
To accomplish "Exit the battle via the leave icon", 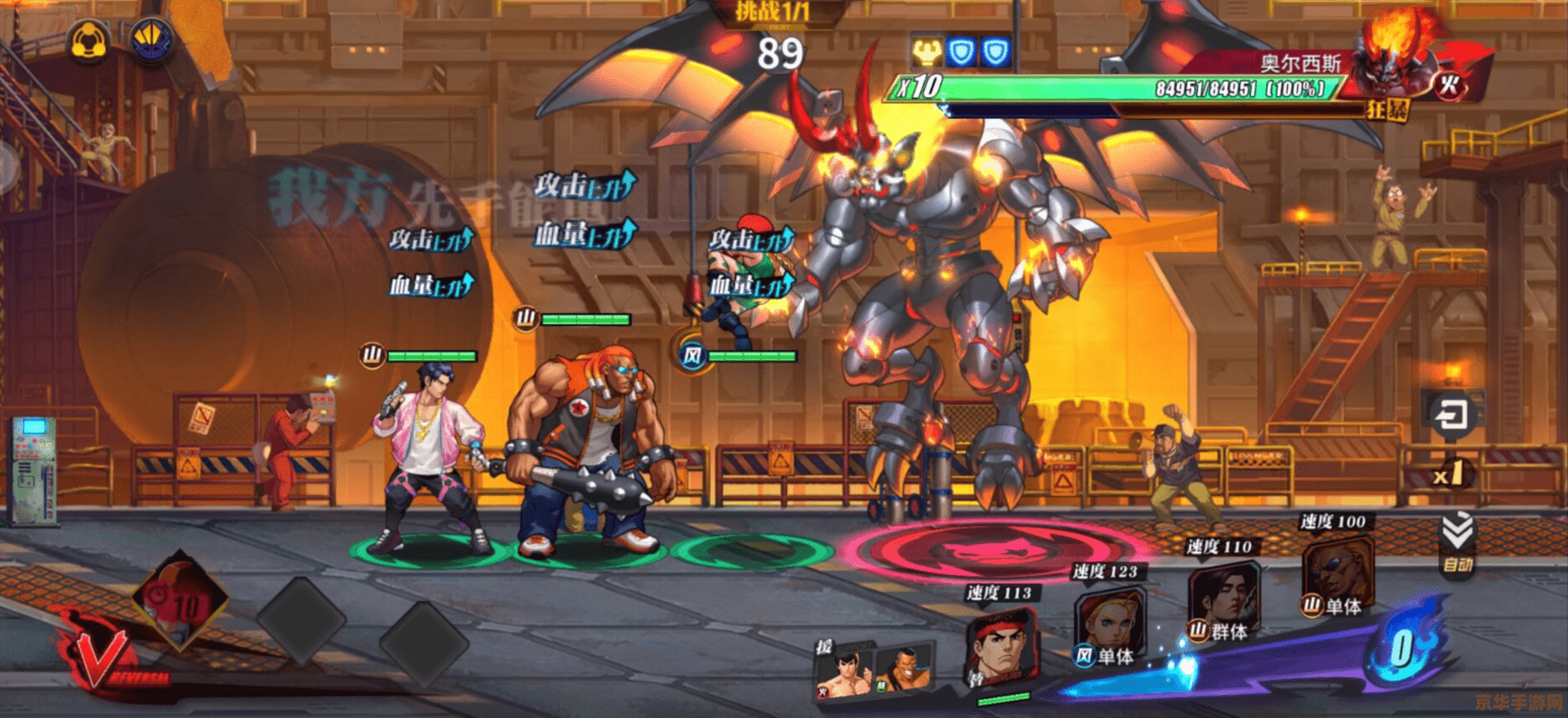I will click(1450, 416).
